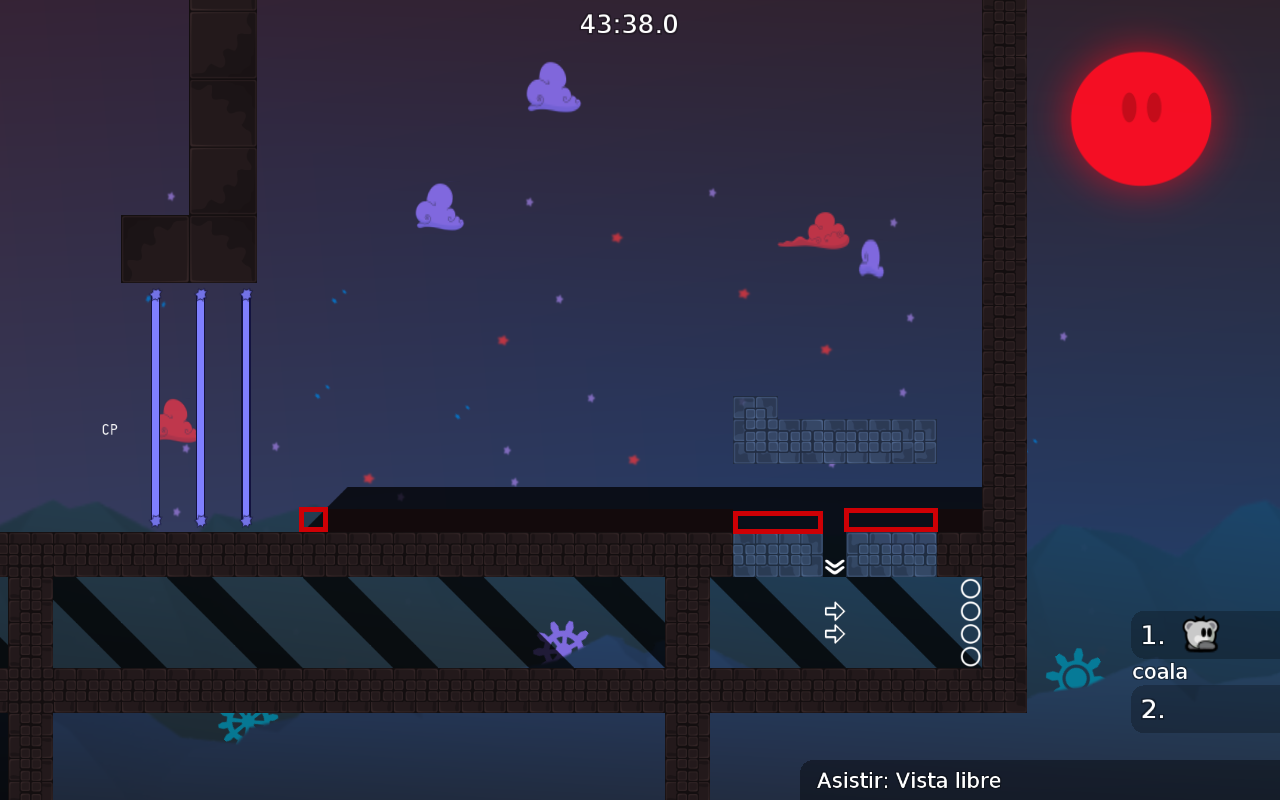Click the race timer showing 43:38.0
This screenshot has width=1280, height=800.
coord(630,24)
